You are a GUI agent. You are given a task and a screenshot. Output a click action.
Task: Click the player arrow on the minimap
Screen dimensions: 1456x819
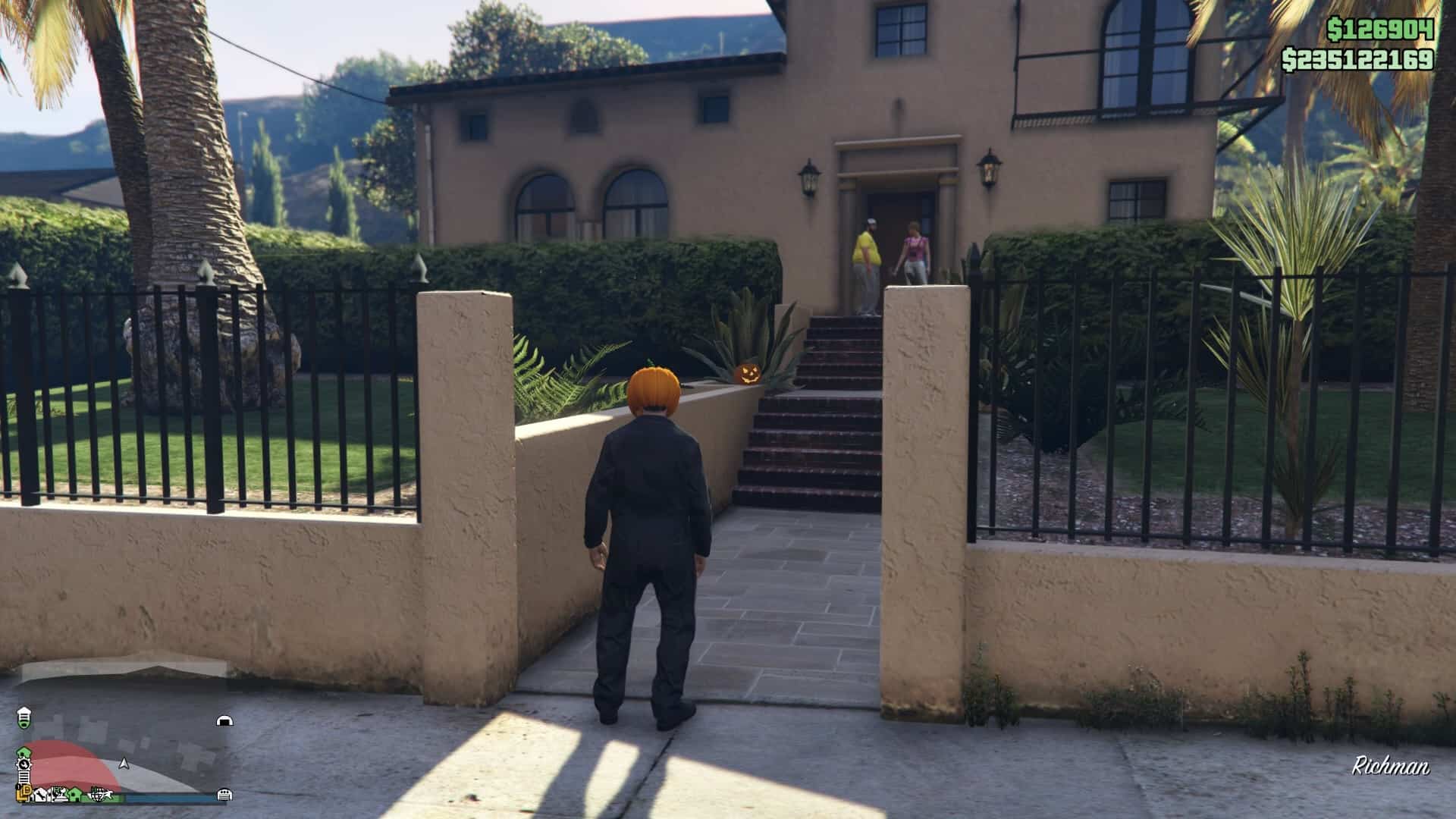[124, 764]
